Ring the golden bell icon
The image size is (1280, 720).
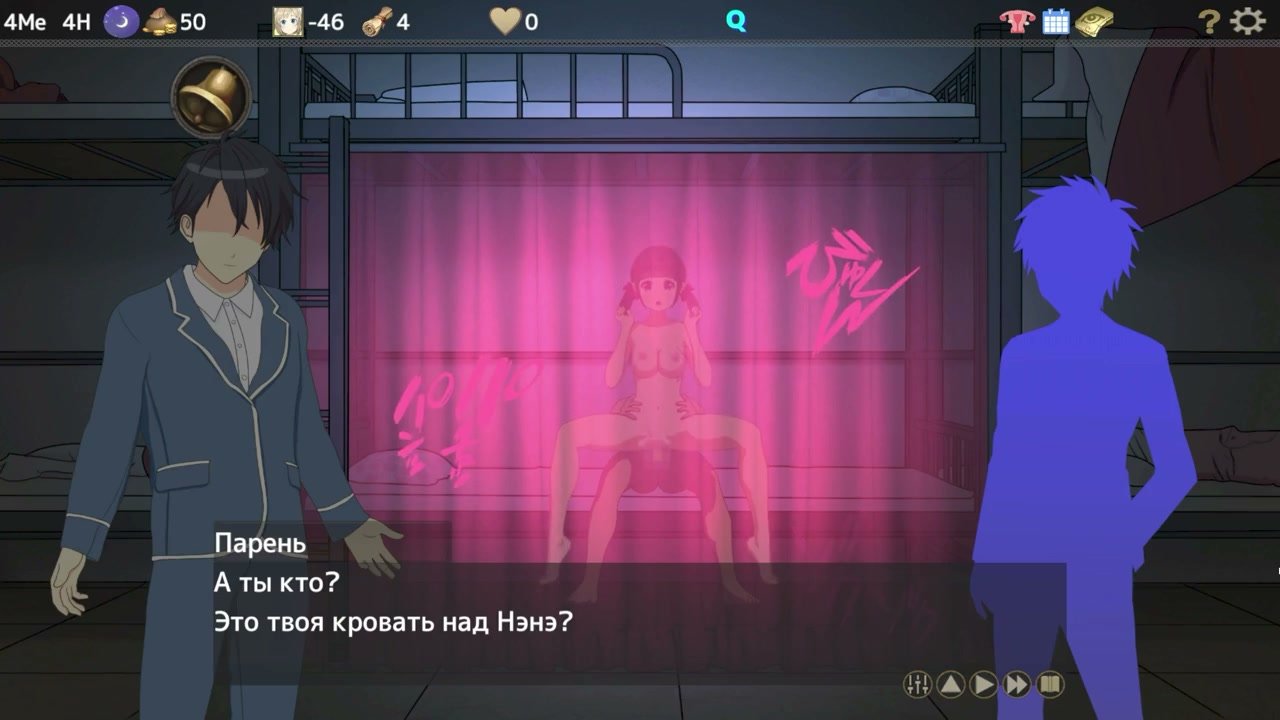coord(210,96)
